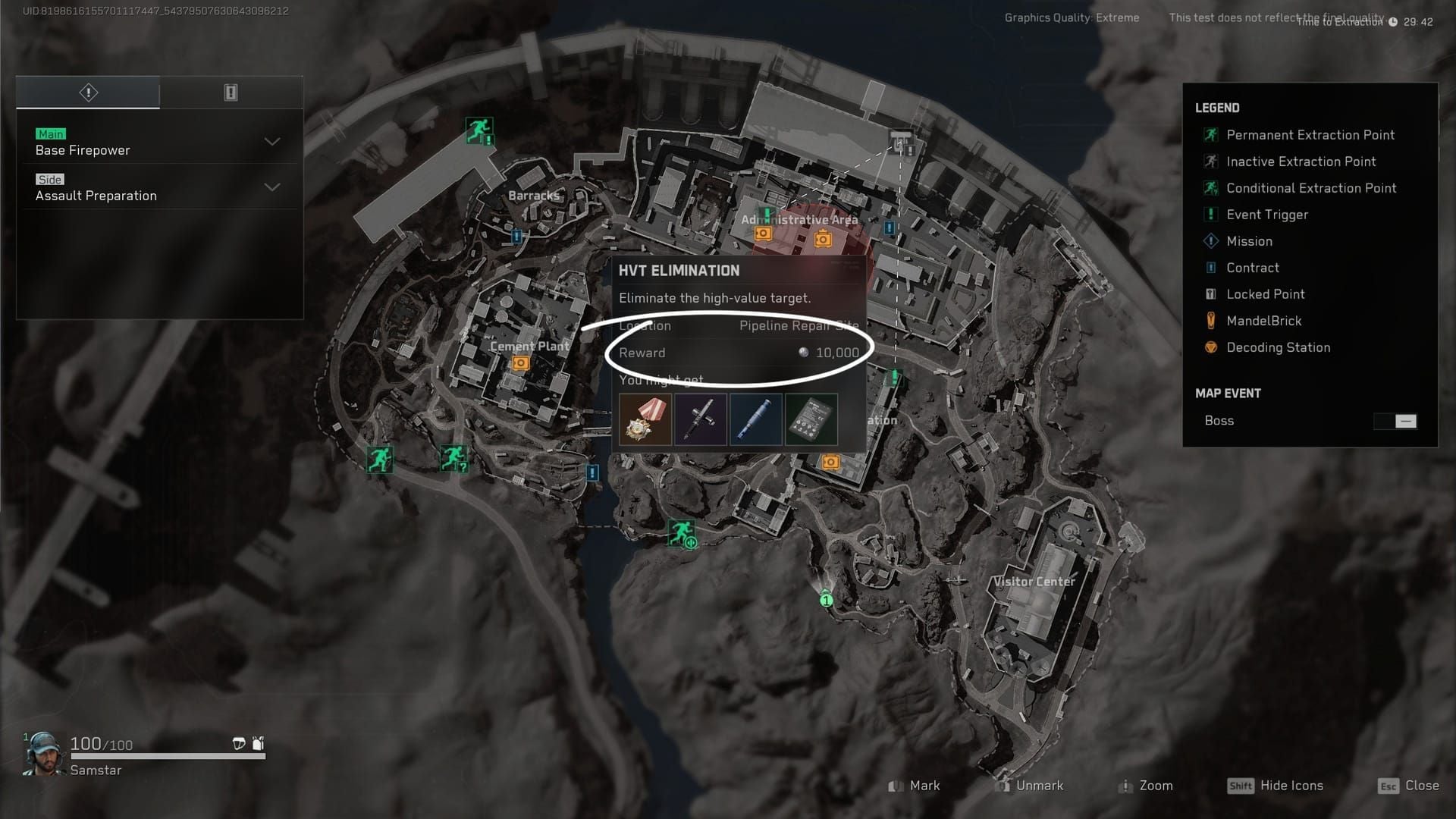Click the extraction icon with plus symbol near river
The width and height of the screenshot is (1456, 819).
(x=683, y=535)
